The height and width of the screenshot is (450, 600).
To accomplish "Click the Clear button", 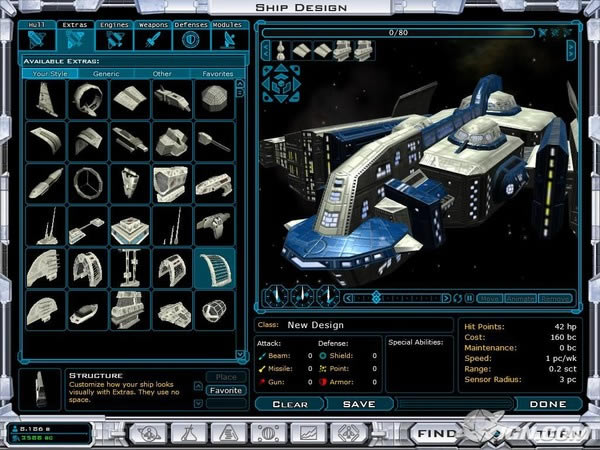I will pyautogui.click(x=289, y=404).
